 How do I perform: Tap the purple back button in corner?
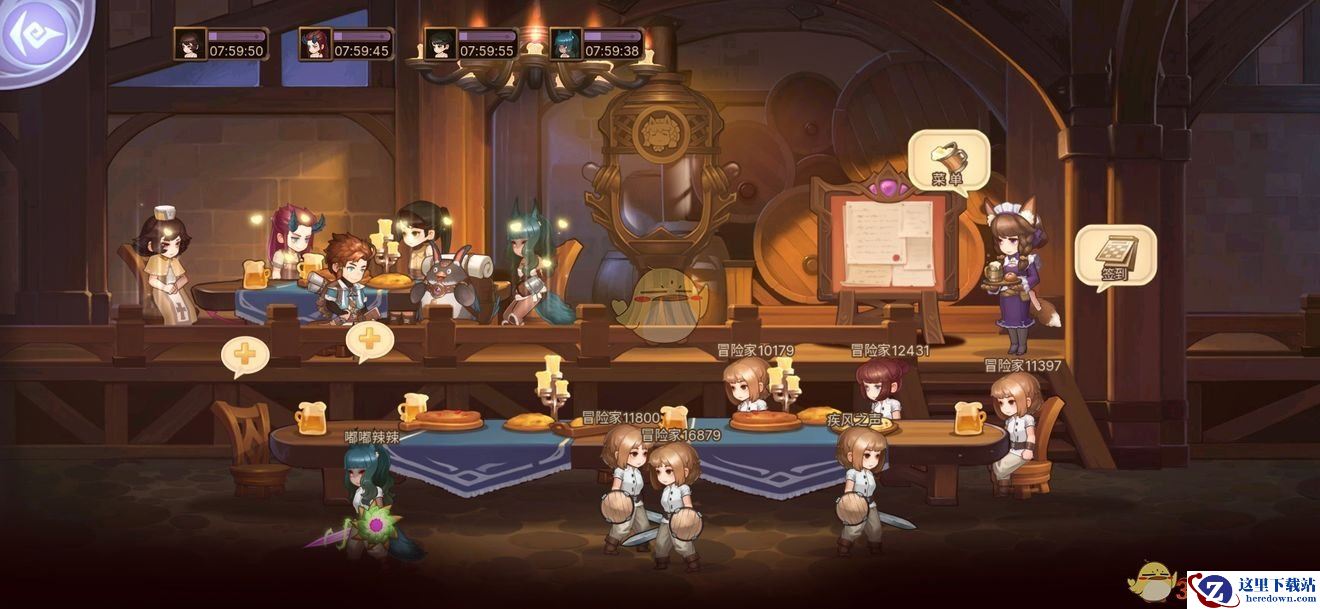[x=38, y=36]
